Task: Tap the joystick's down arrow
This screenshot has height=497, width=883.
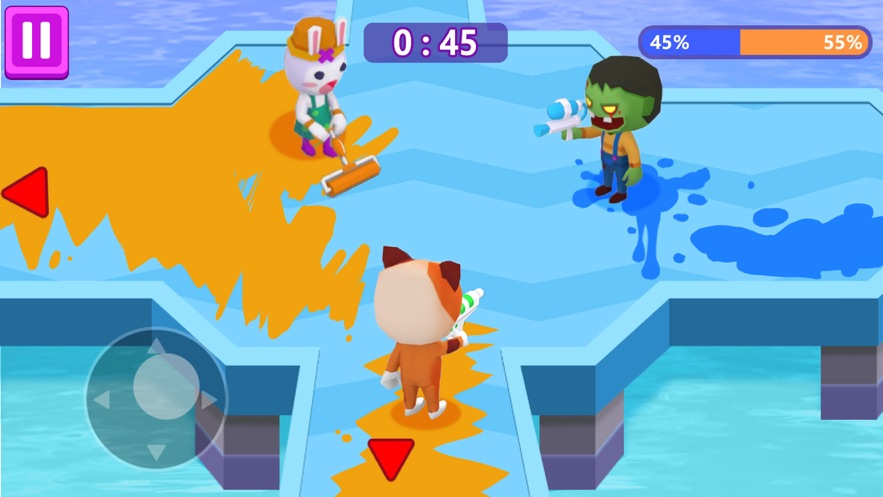Action: (155, 452)
